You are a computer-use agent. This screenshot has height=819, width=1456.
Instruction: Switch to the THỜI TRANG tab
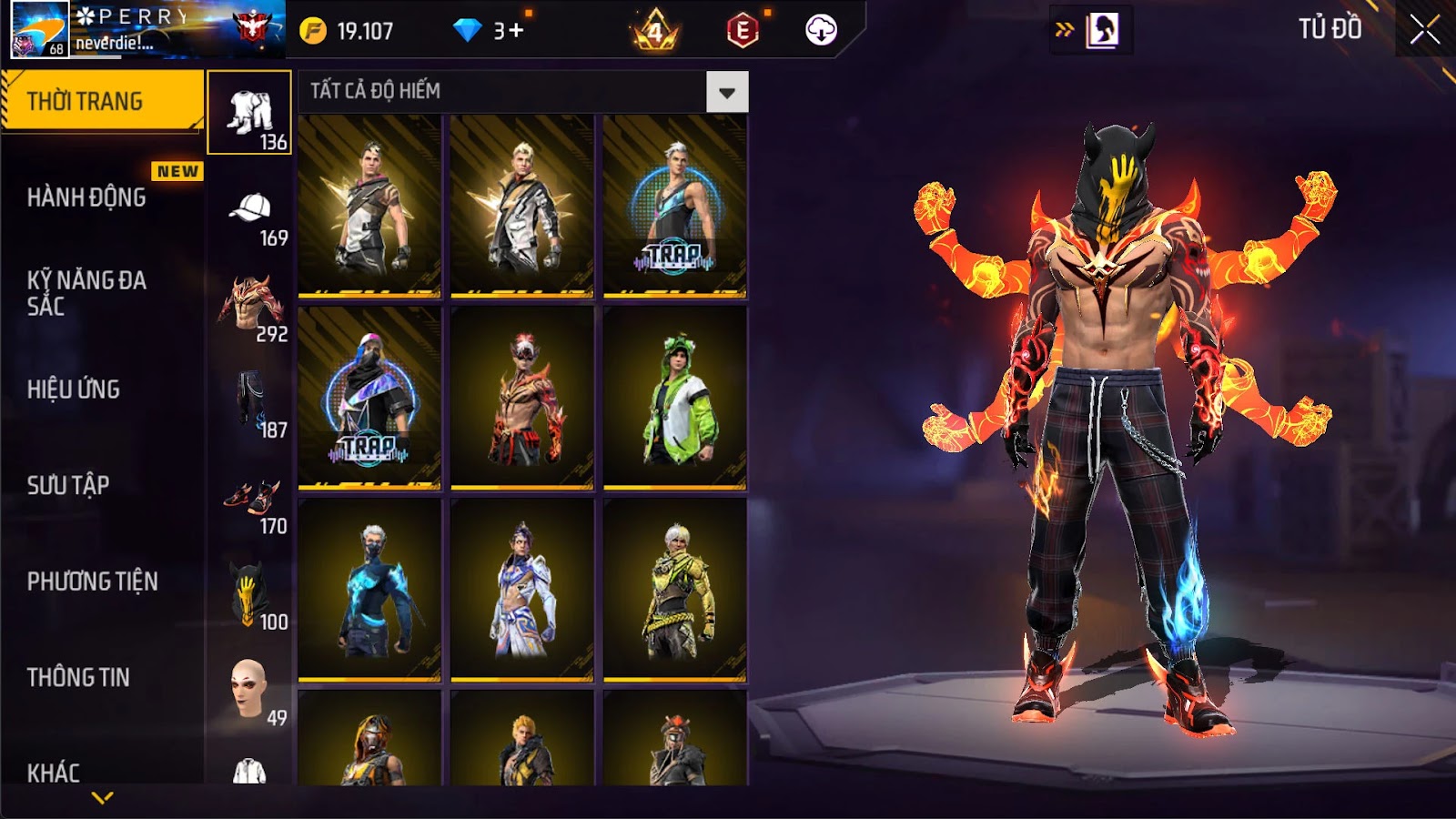pyautogui.click(x=101, y=101)
